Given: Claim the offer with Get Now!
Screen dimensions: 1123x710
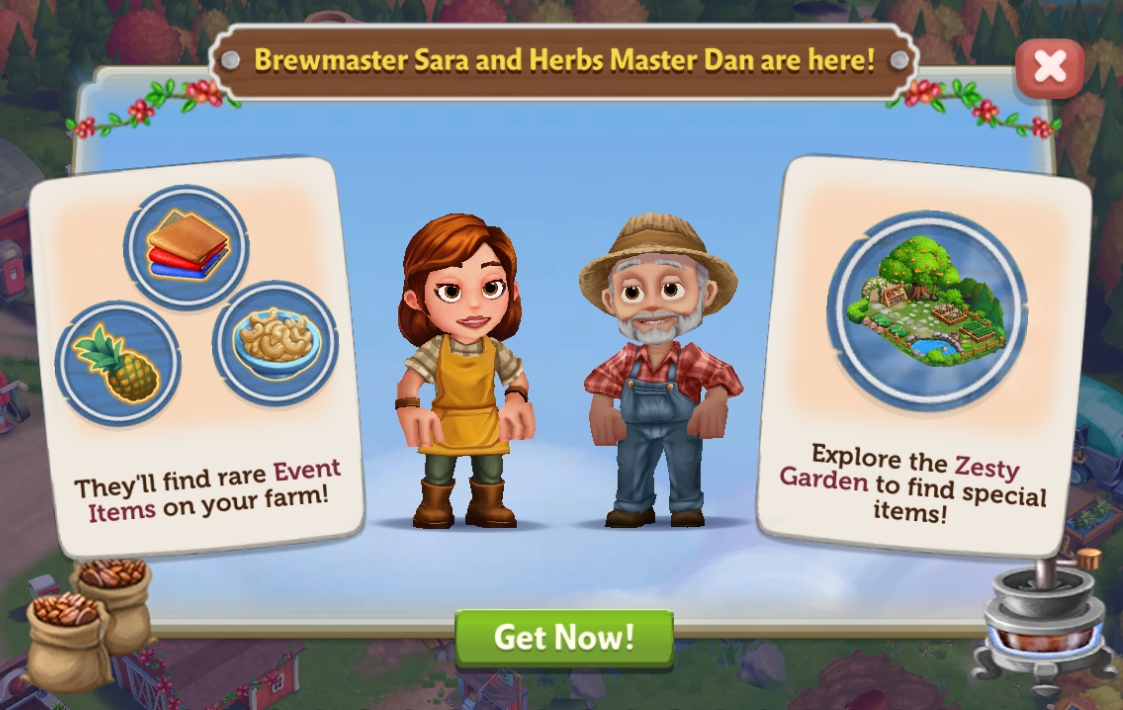Looking at the screenshot, I should click(564, 638).
